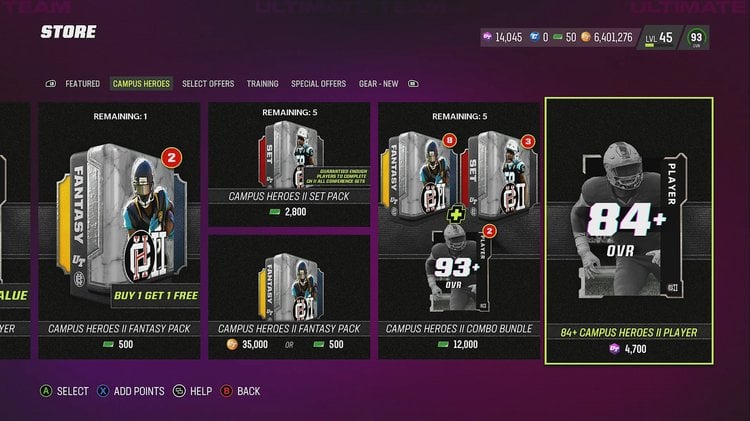This screenshot has height=421, width=750.
Task: Select the Campus Heroes II Set Pack
Action: click(289, 165)
